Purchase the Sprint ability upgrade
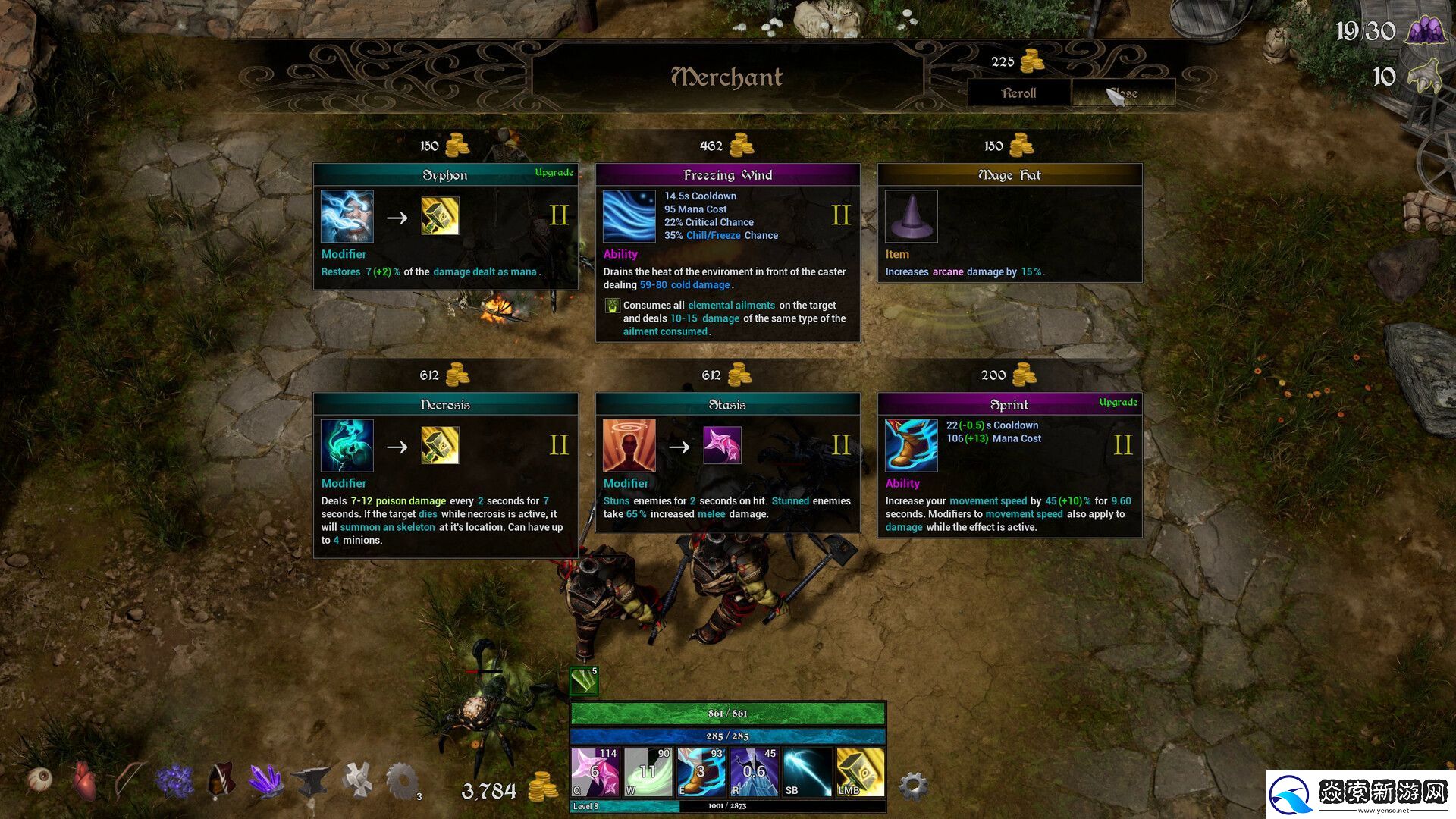 (x=1009, y=465)
